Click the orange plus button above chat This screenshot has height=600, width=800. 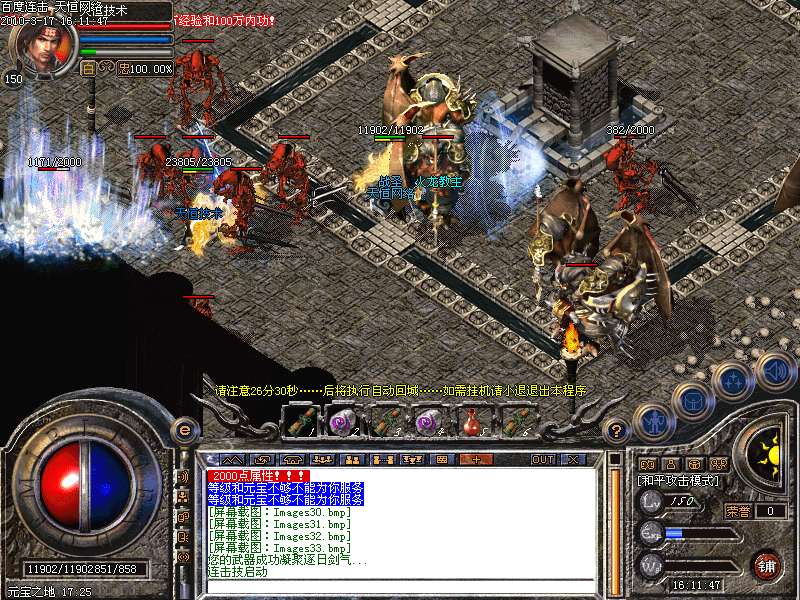pyautogui.click(x=474, y=459)
